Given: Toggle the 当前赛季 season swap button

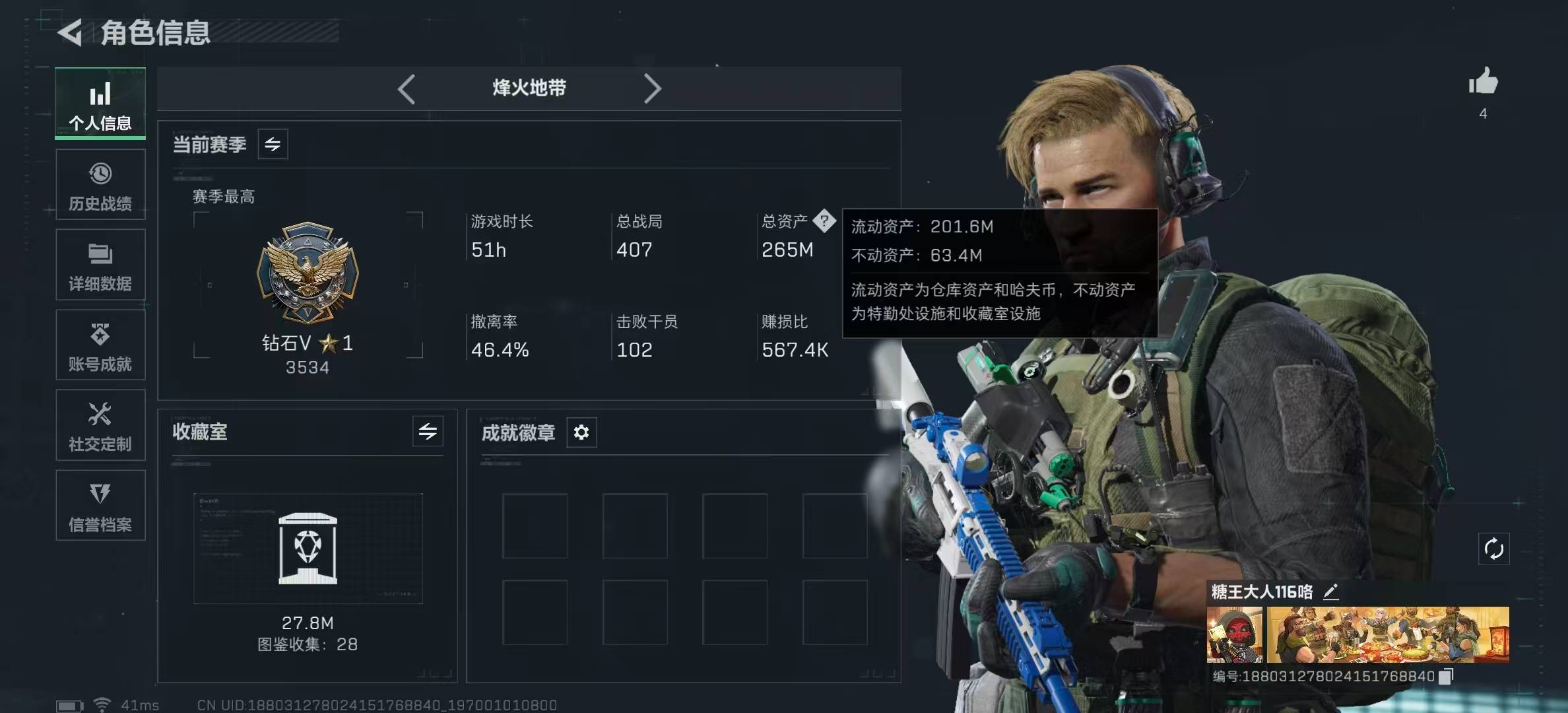Looking at the screenshot, I should click(273, 144).
